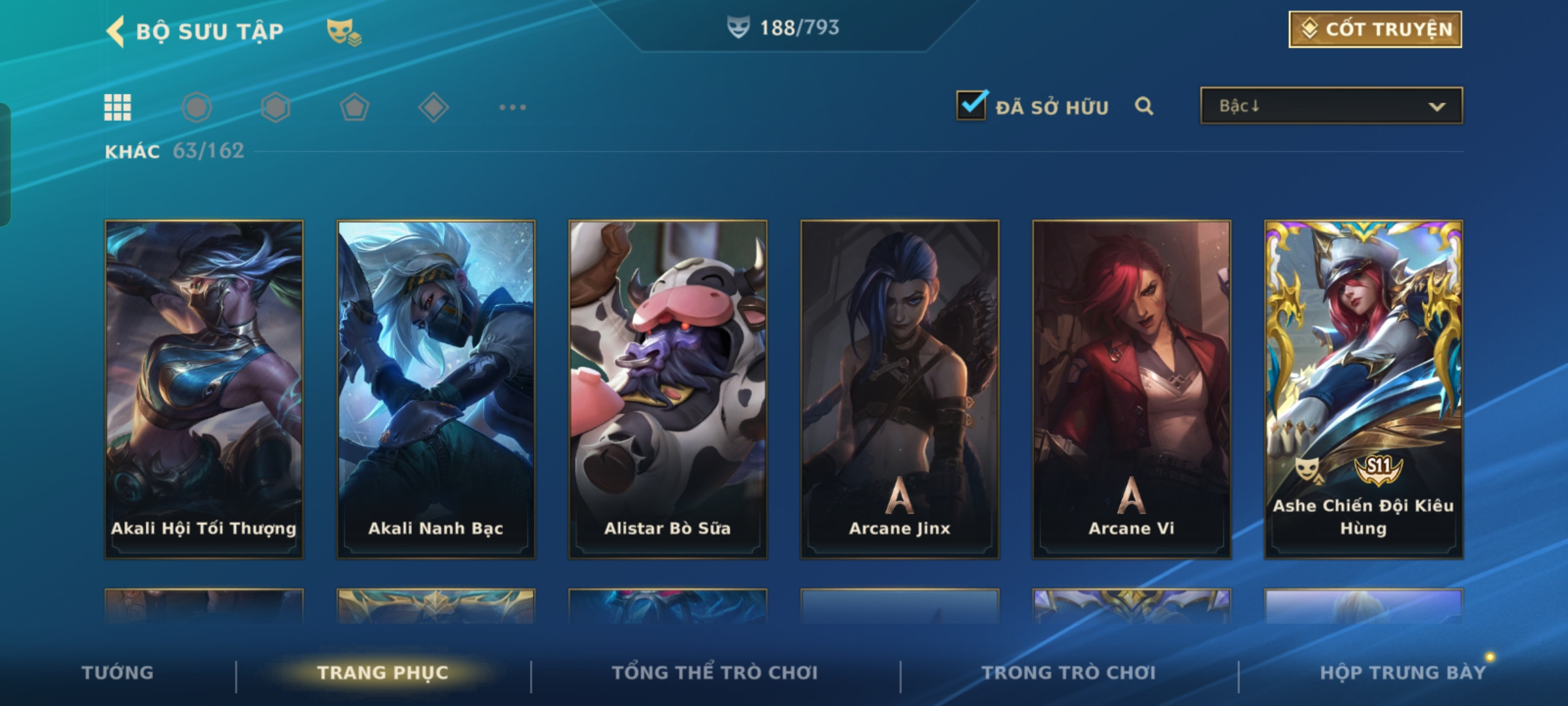1568x706 pixels.
Task: Open the skin search magnifier
Action: pyautogui.click(x=1144, y=106)
